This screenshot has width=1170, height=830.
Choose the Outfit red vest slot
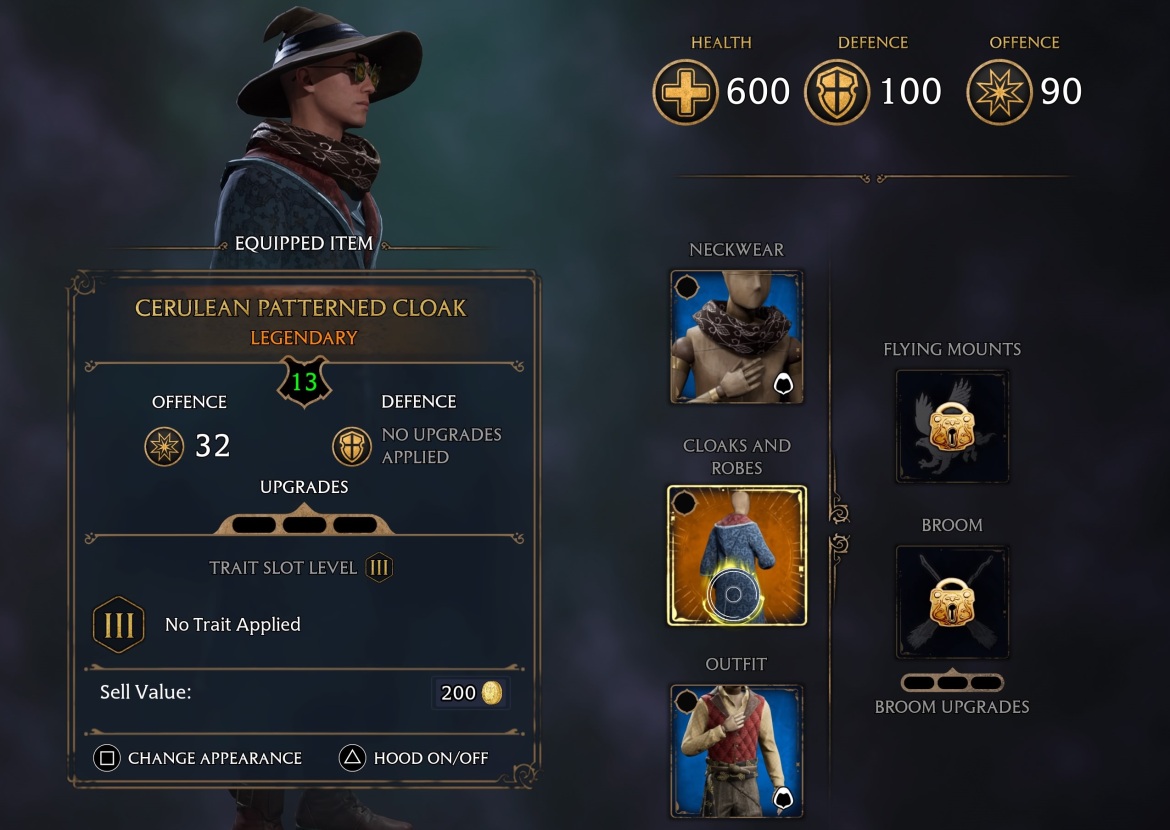click(736, 750)
